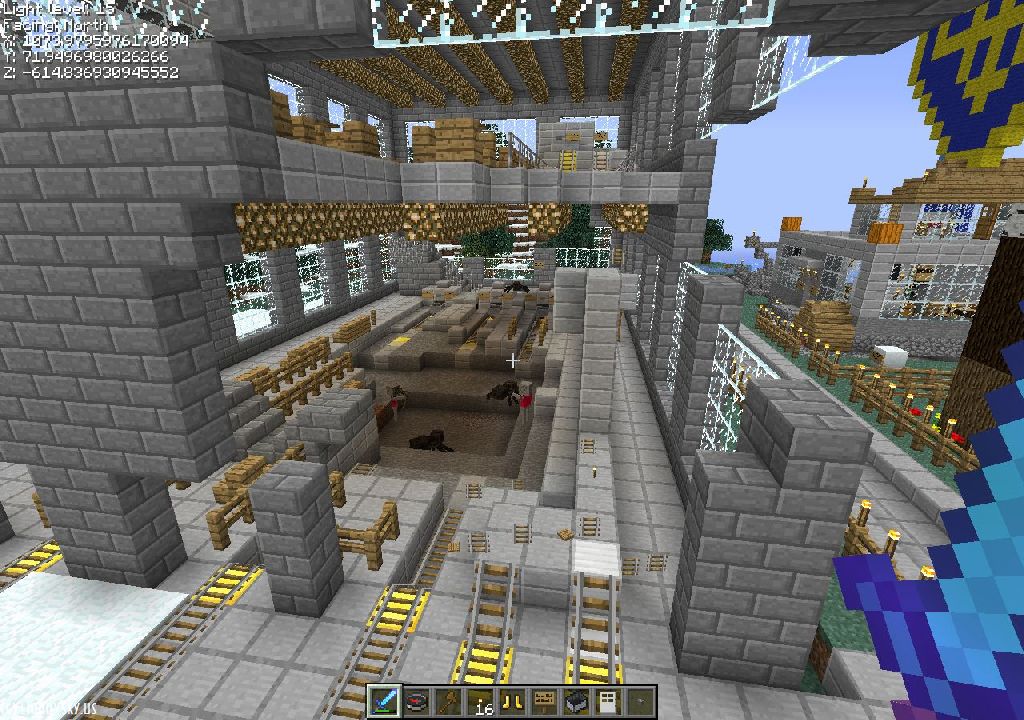
Task: Select the compass in the hotbar
Action: pos(418,701)
